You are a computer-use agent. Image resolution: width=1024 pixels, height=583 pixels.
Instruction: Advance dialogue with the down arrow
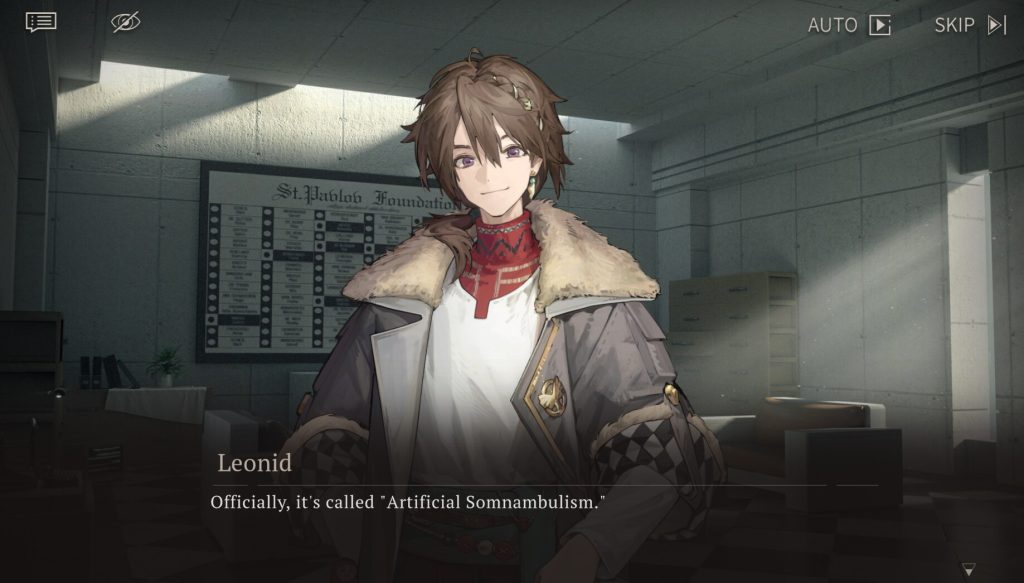click(x=968, y=569)
